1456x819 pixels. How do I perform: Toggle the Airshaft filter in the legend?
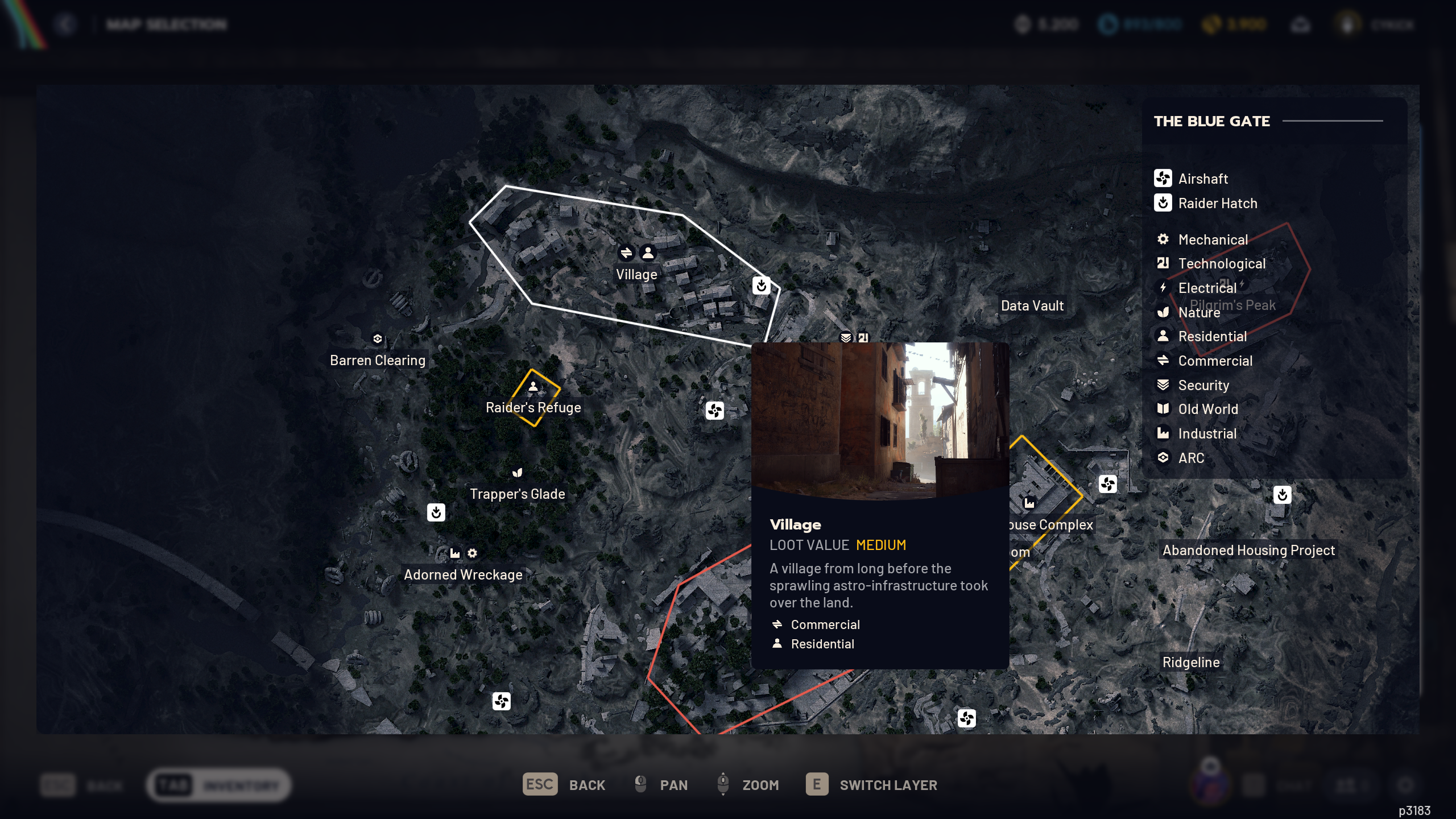pos(1163,179)
